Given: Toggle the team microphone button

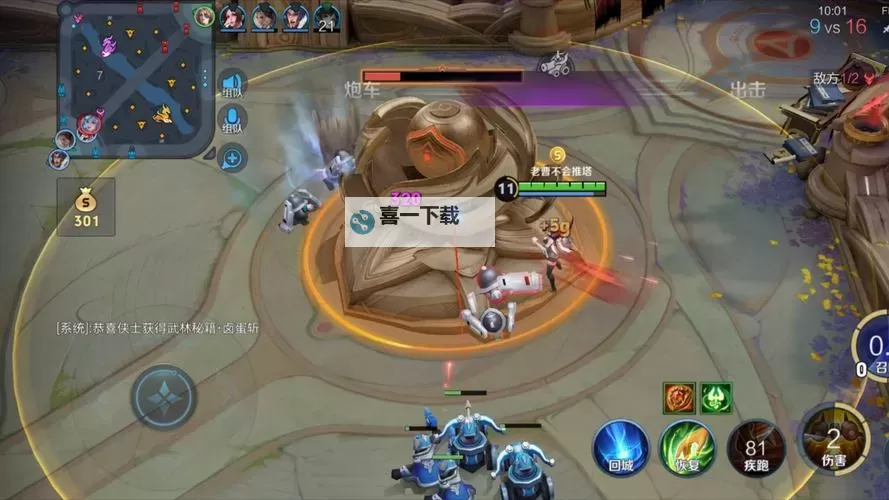Looking at the screenshot, I should pos(232,121).
